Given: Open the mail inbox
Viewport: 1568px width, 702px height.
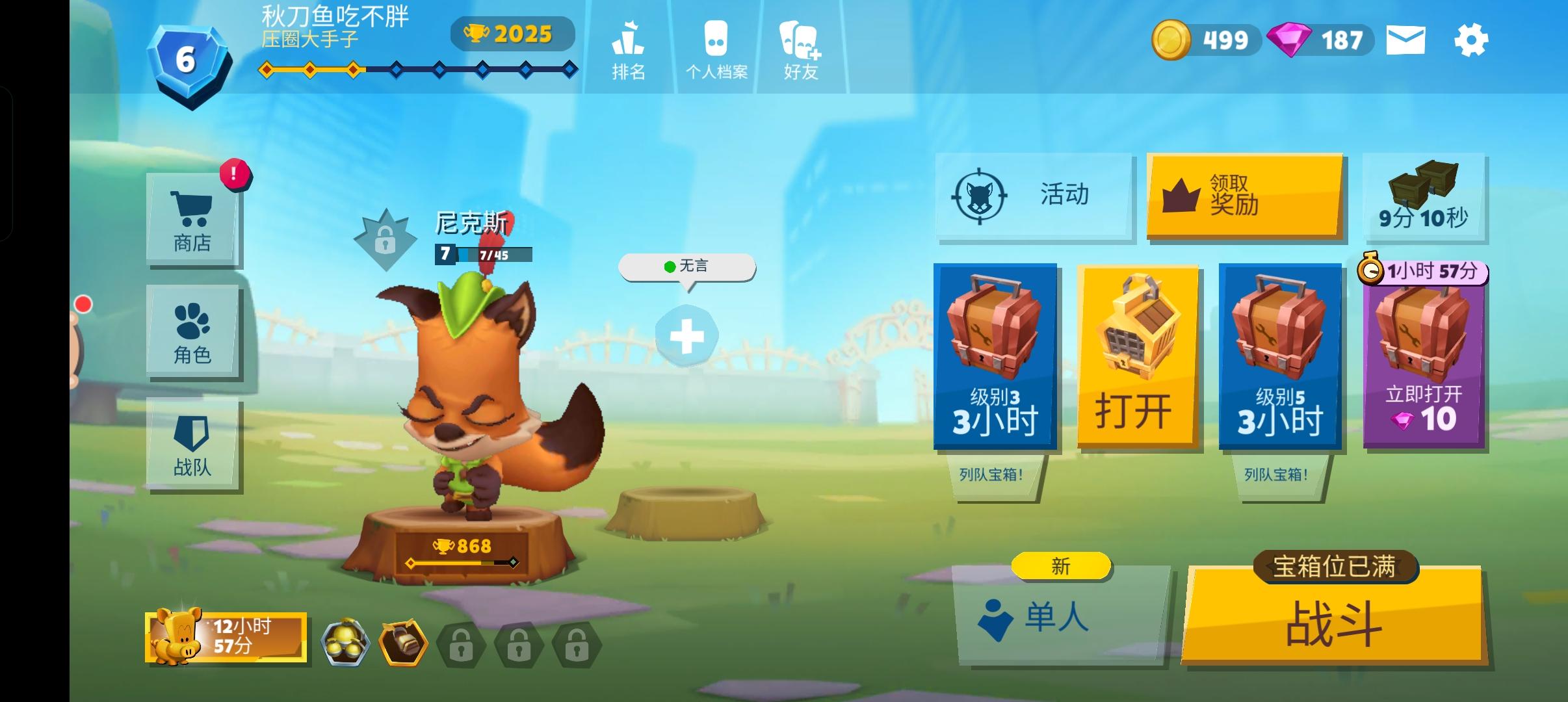Looking at the screenshot, I should click(x=1405, y=40).
